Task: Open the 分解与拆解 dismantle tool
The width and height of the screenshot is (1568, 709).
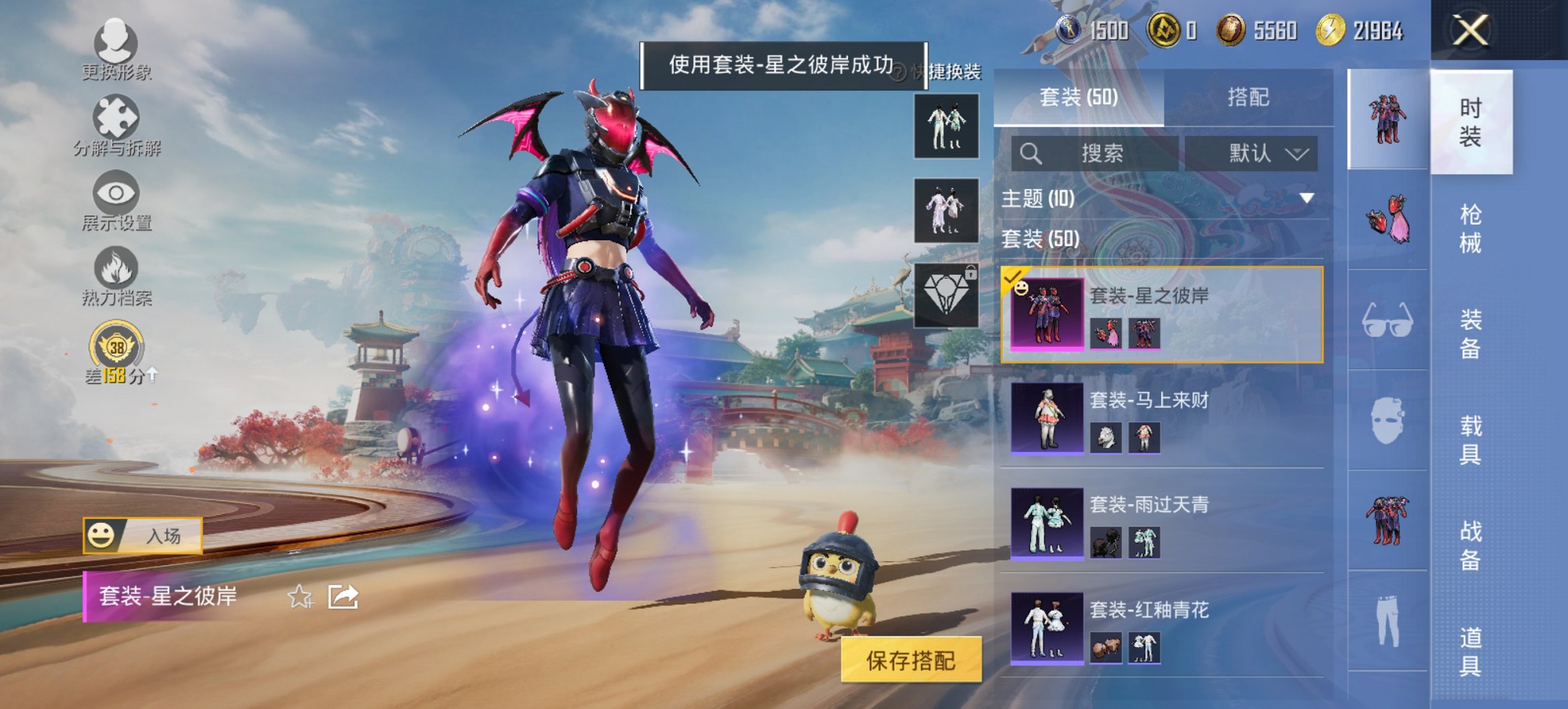Action: (115, 125)
